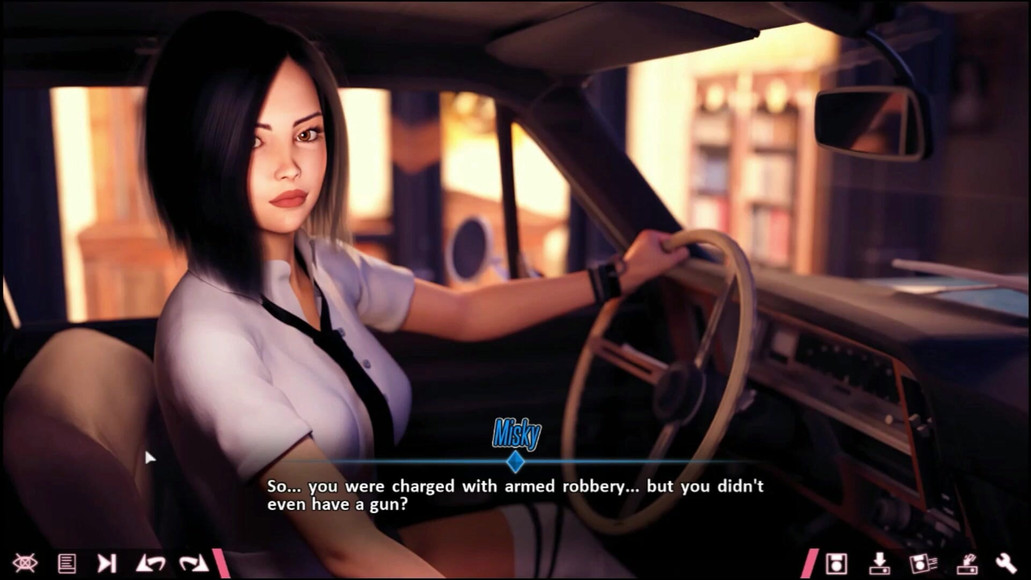Quick save with the speeding floppy icon
Screen dimensions: 1031x580
point(923,563)
